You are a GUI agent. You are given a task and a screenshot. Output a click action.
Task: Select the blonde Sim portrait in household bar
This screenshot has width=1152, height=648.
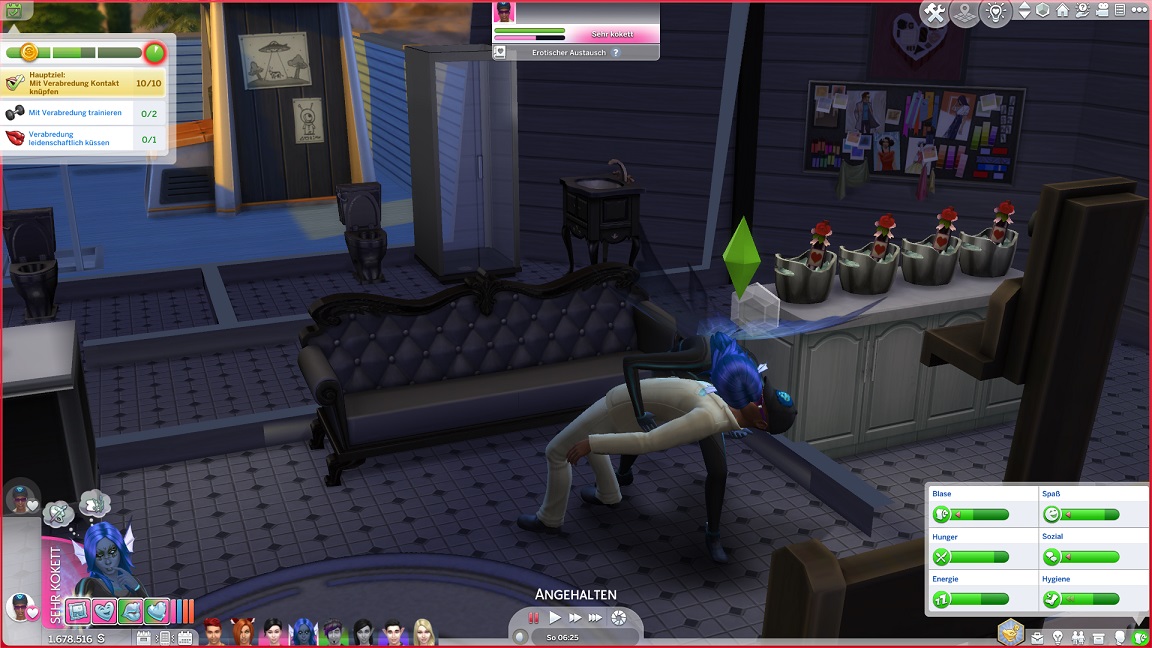point(425,632)
